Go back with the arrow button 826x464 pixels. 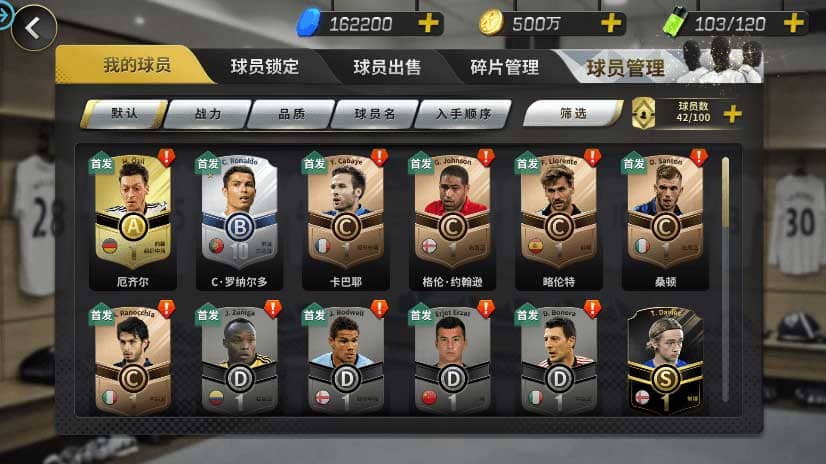[x=33, y=28]
